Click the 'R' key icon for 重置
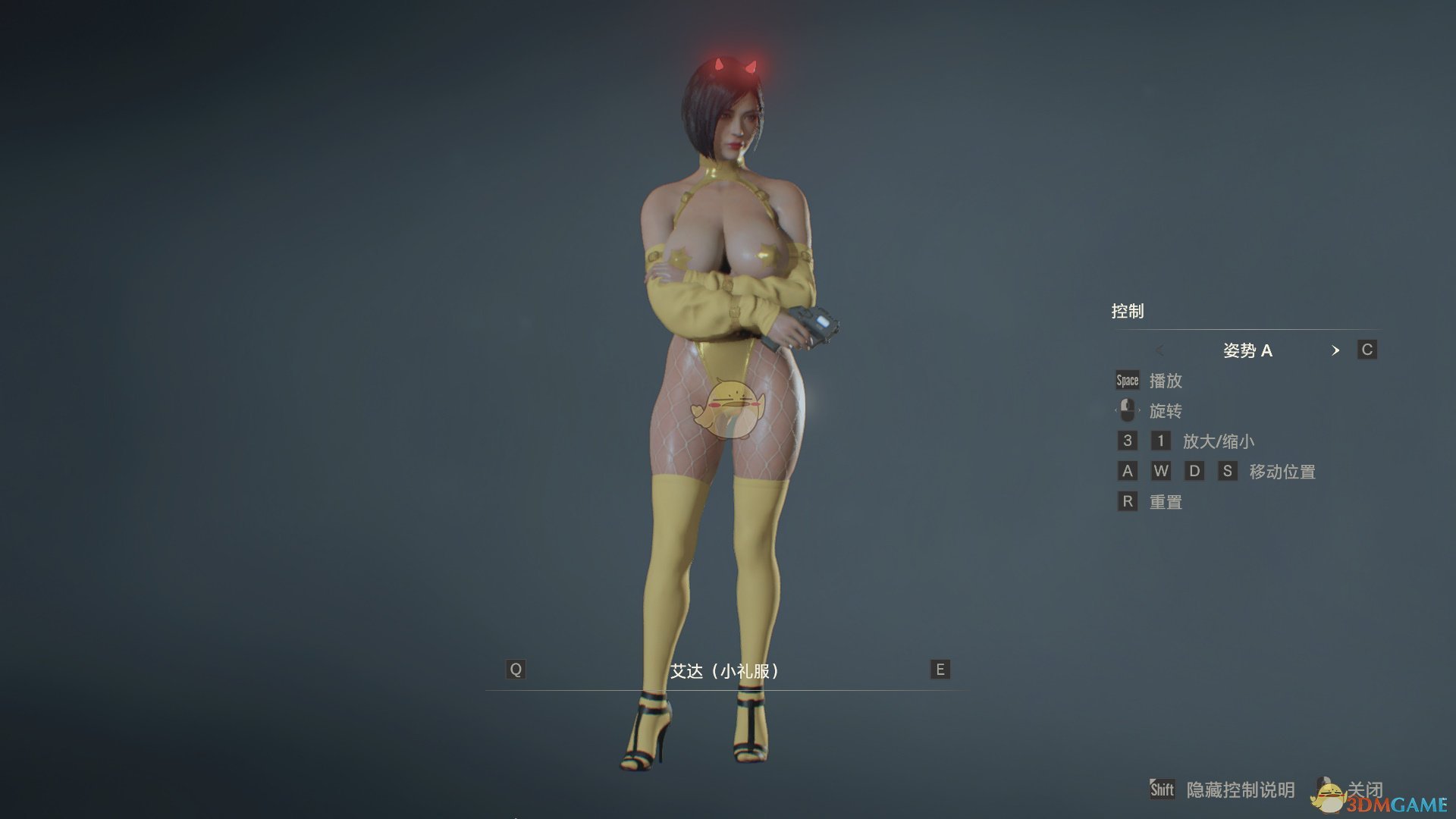Viewport: 1456px width, 819px height. point(1128,501)
